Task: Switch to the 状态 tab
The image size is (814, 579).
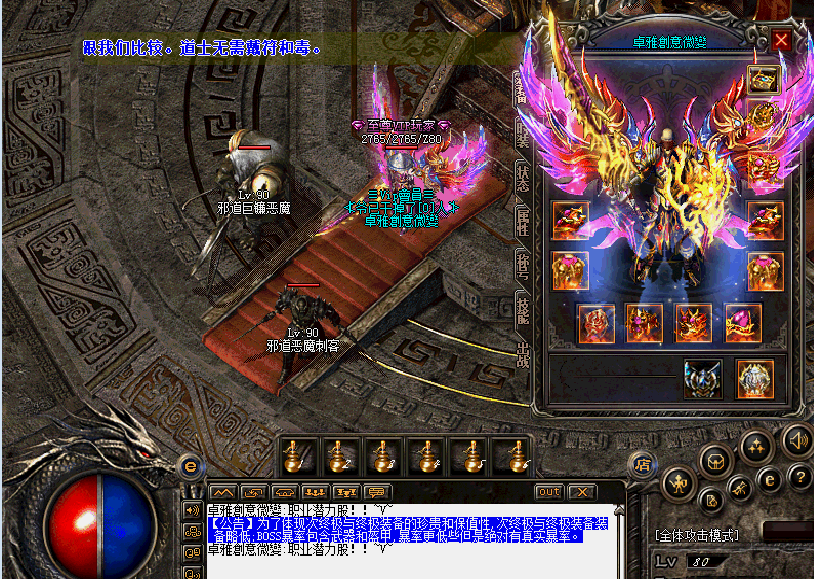Action: click(522, 178)
